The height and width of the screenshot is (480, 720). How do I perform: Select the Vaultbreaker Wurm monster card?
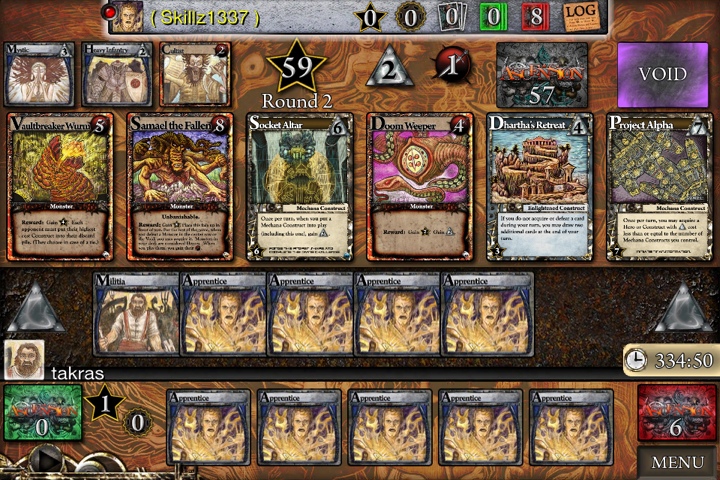(59, 186)
